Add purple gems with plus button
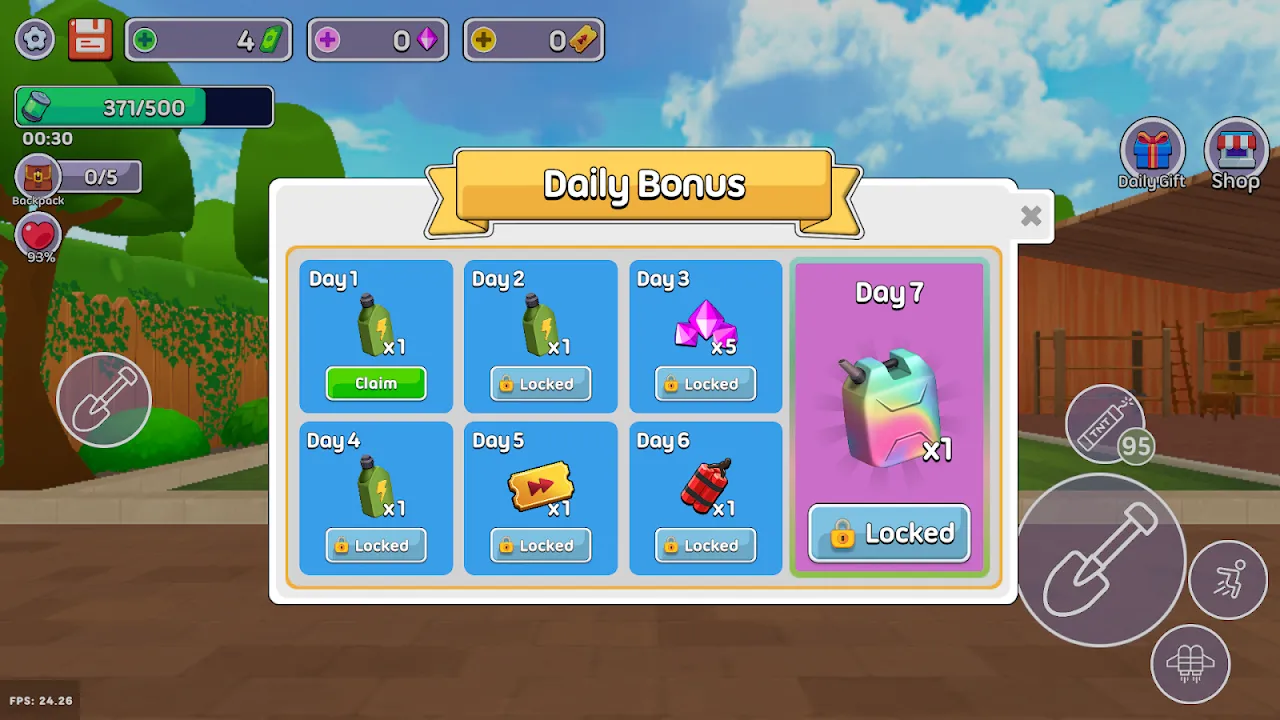 click(327, 40)
